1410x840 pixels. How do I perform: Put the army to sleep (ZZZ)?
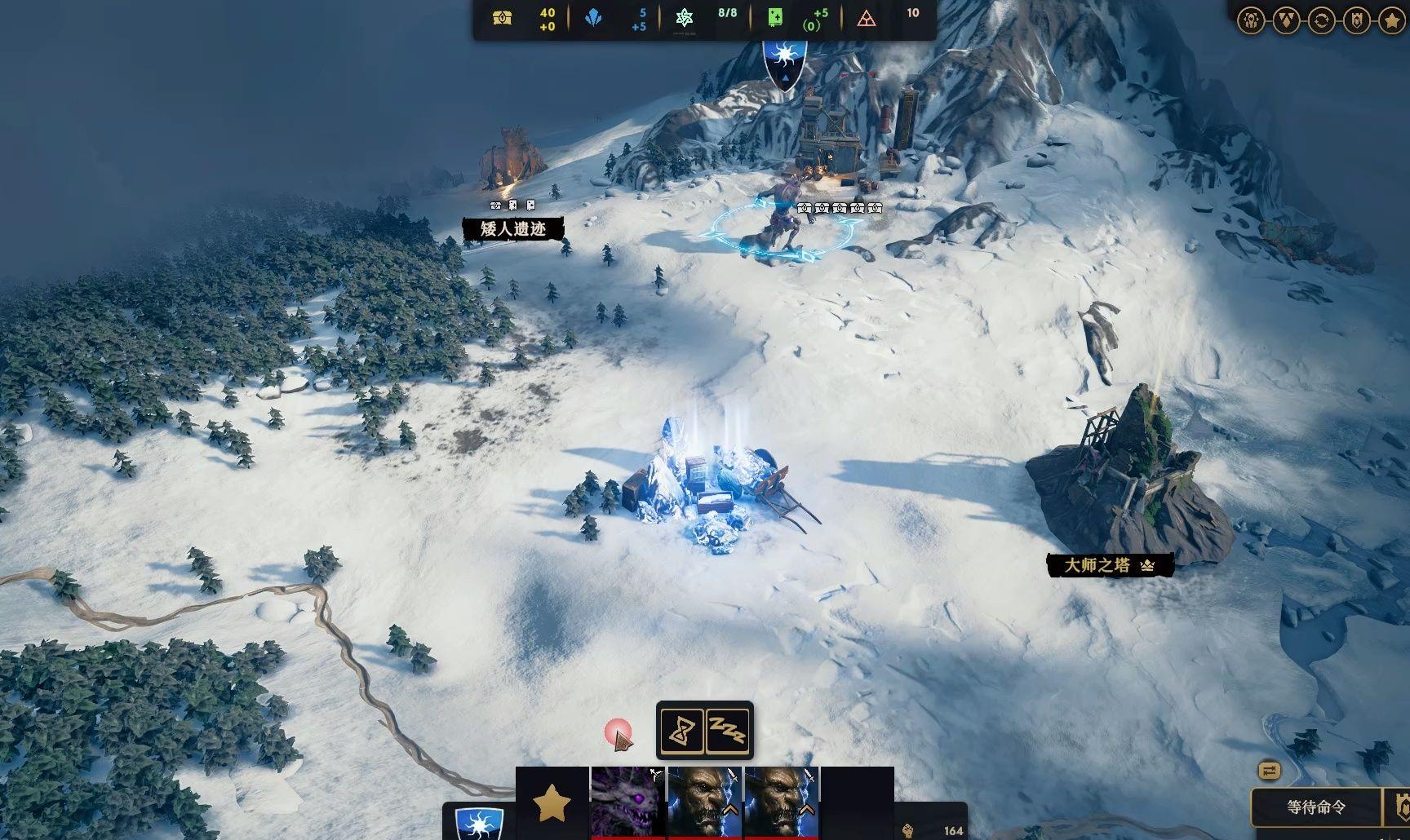pos(726,731)
